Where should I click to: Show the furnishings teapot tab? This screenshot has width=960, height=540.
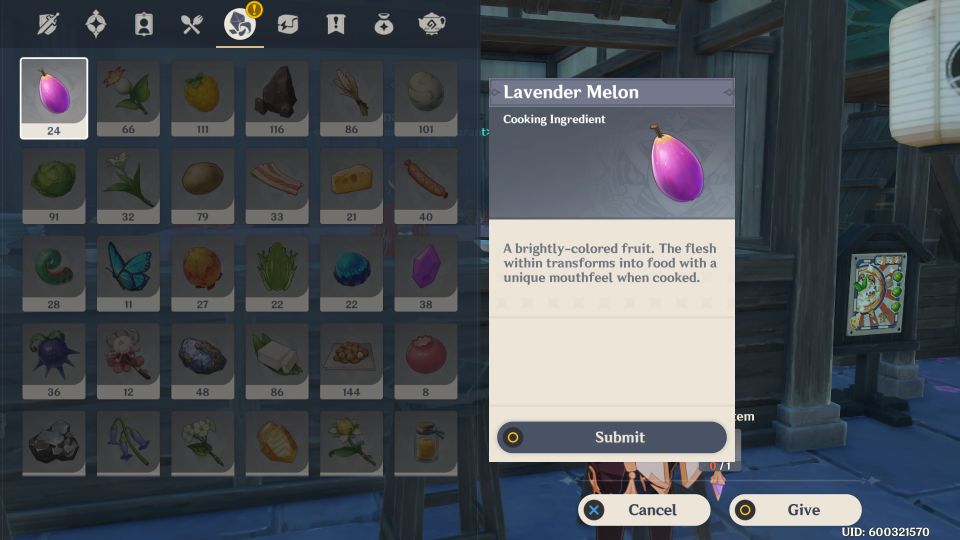click(432, 24)
